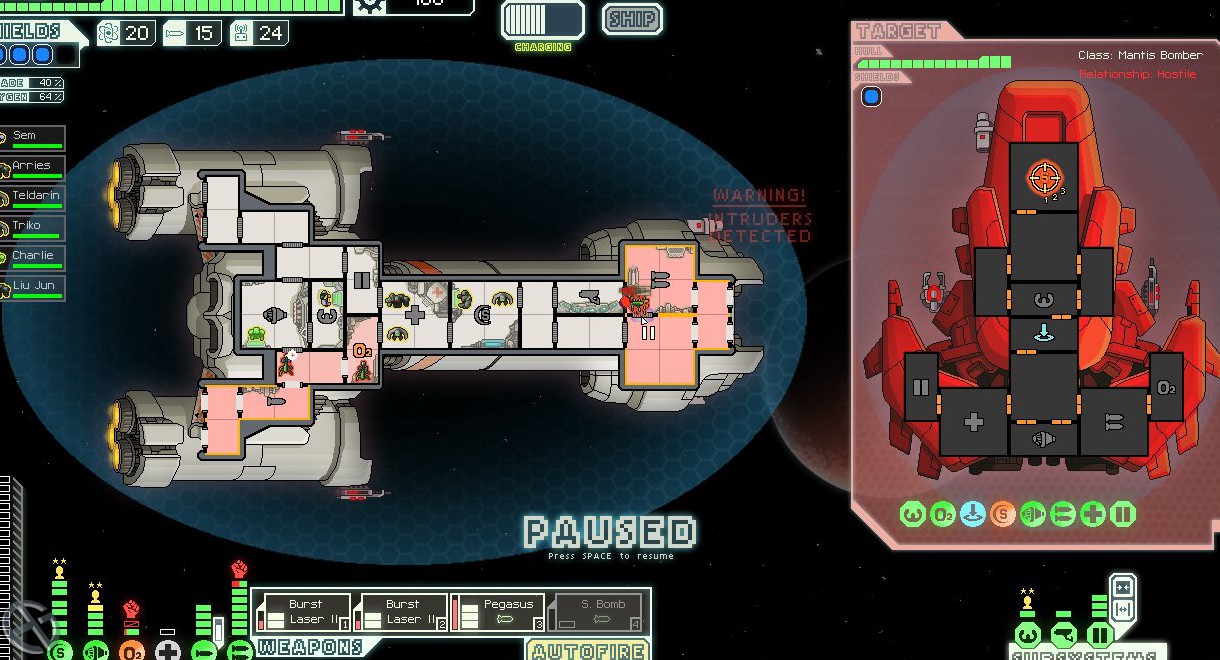Arm the Pegasus missile weapon
The height and width of the screenshot is (660, 1220).
[498, 612]
